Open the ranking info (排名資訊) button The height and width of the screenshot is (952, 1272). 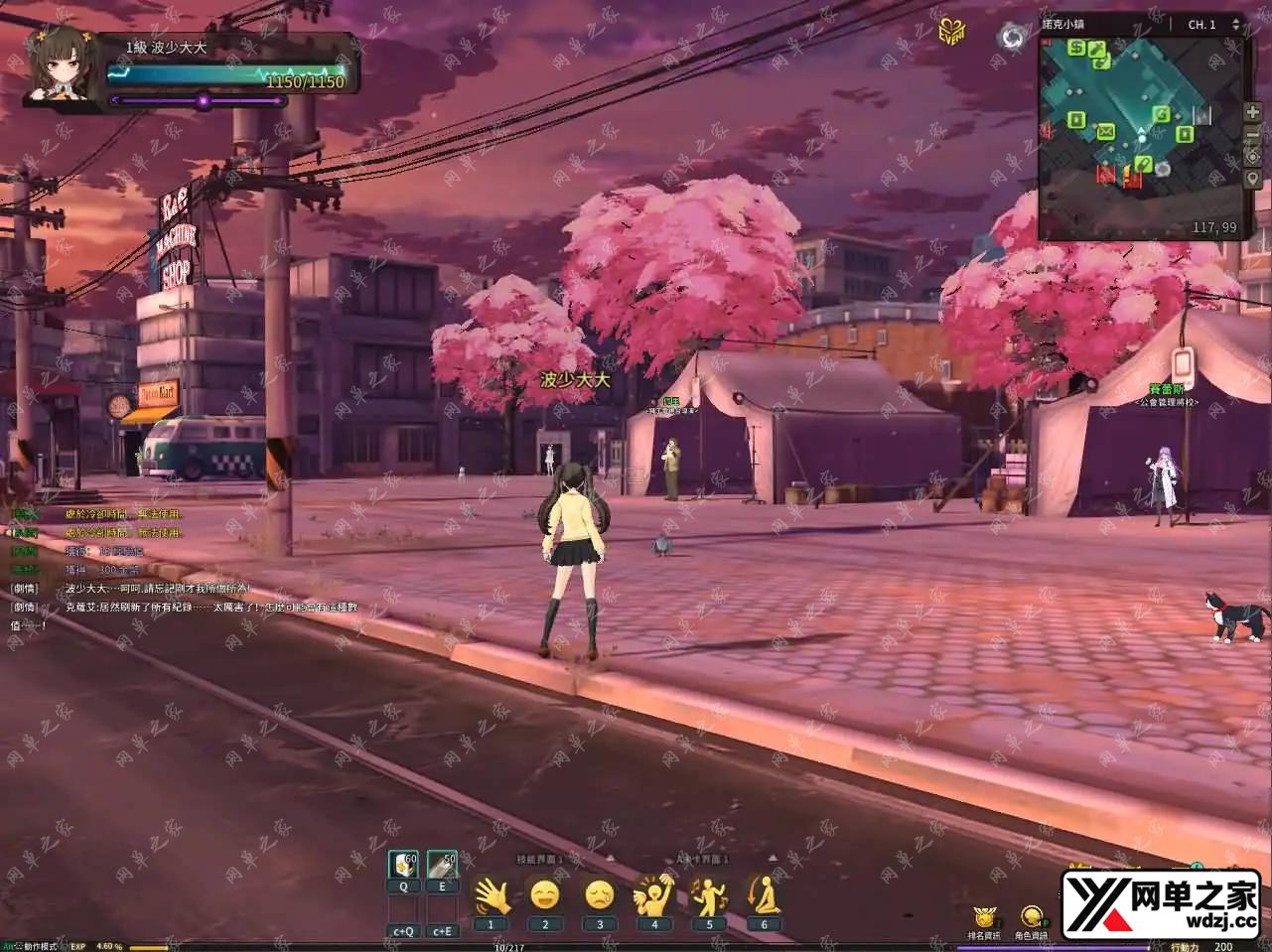pyautogui.click(x=984, y=918)
